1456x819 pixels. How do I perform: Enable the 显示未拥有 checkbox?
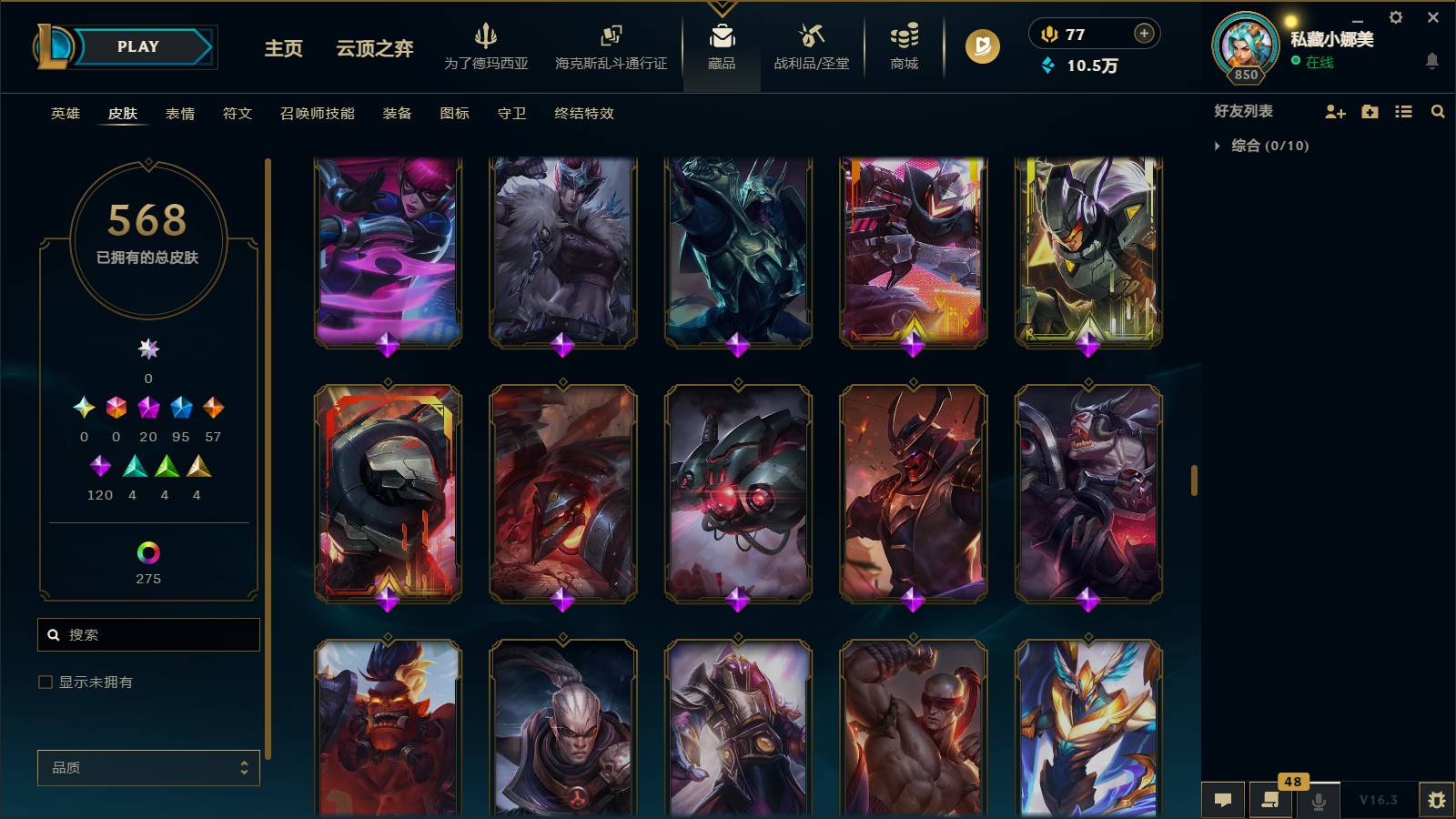pyautogui.click(x=44, y=681)
